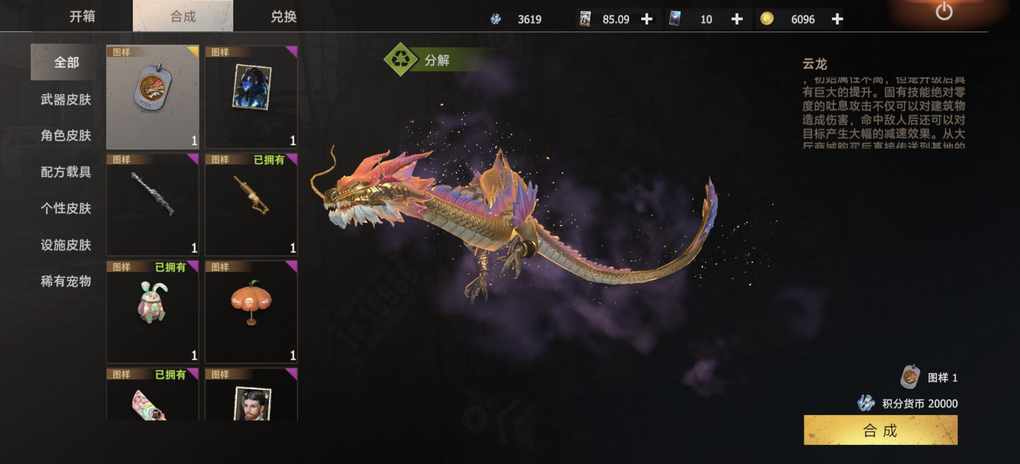The image size is (1020, 464).
Task: Switch to the 开箱 tab
Action: 83,16
